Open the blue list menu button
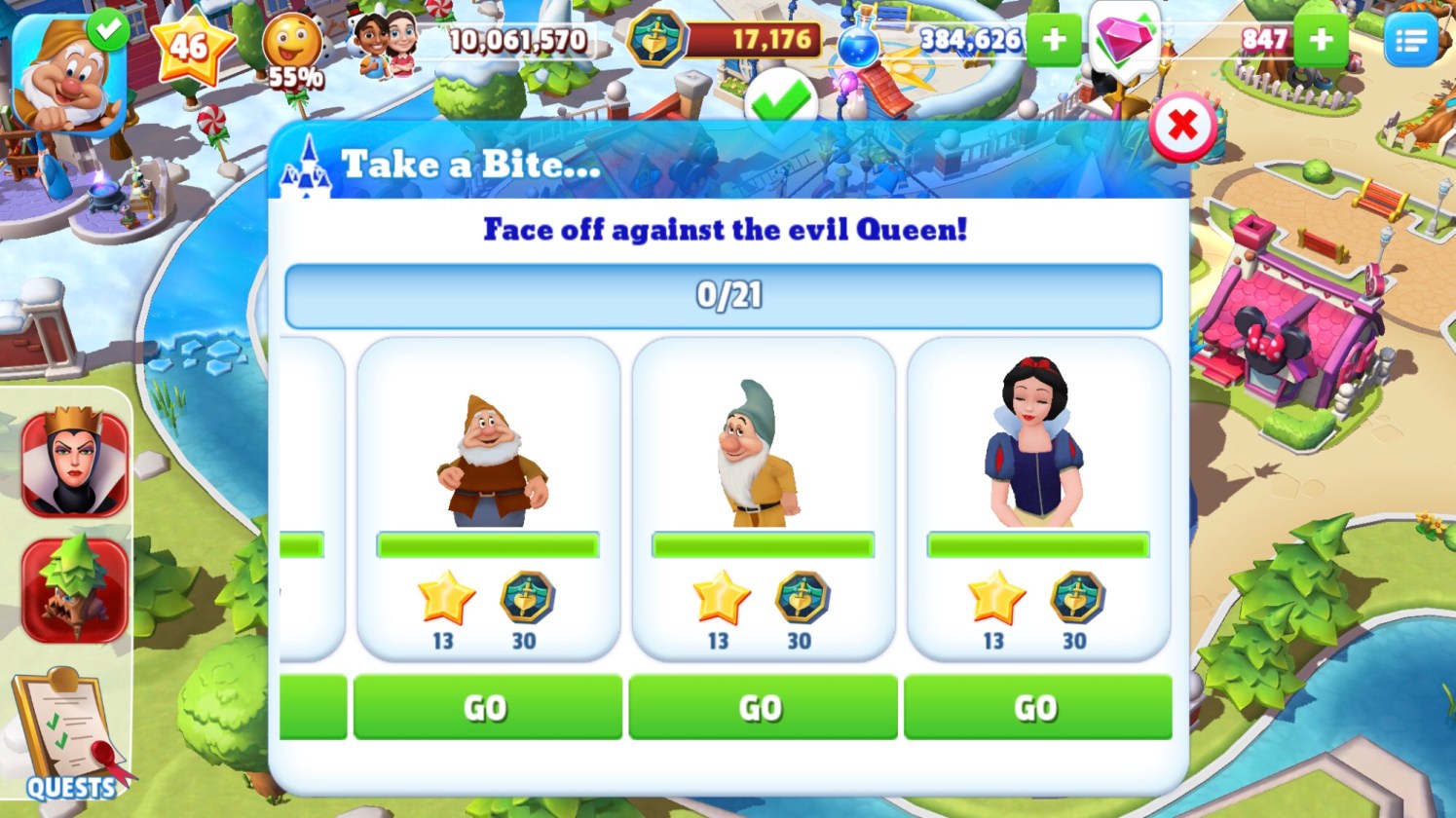Viewport: 1456px width, 818px height. pyautogui.click(x=1410, y=40)
